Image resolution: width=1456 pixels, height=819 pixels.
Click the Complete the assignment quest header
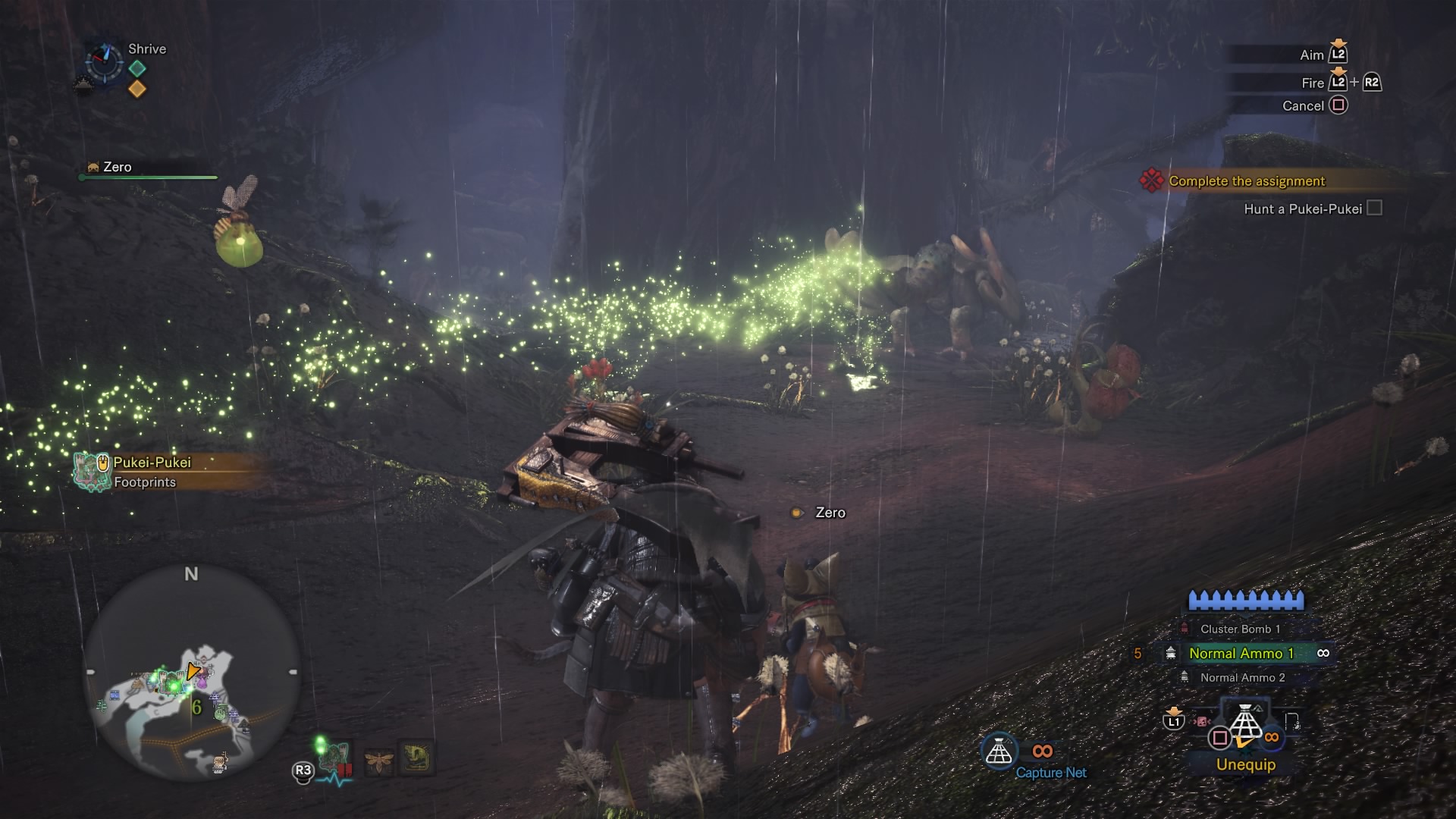click(1246, 180)
